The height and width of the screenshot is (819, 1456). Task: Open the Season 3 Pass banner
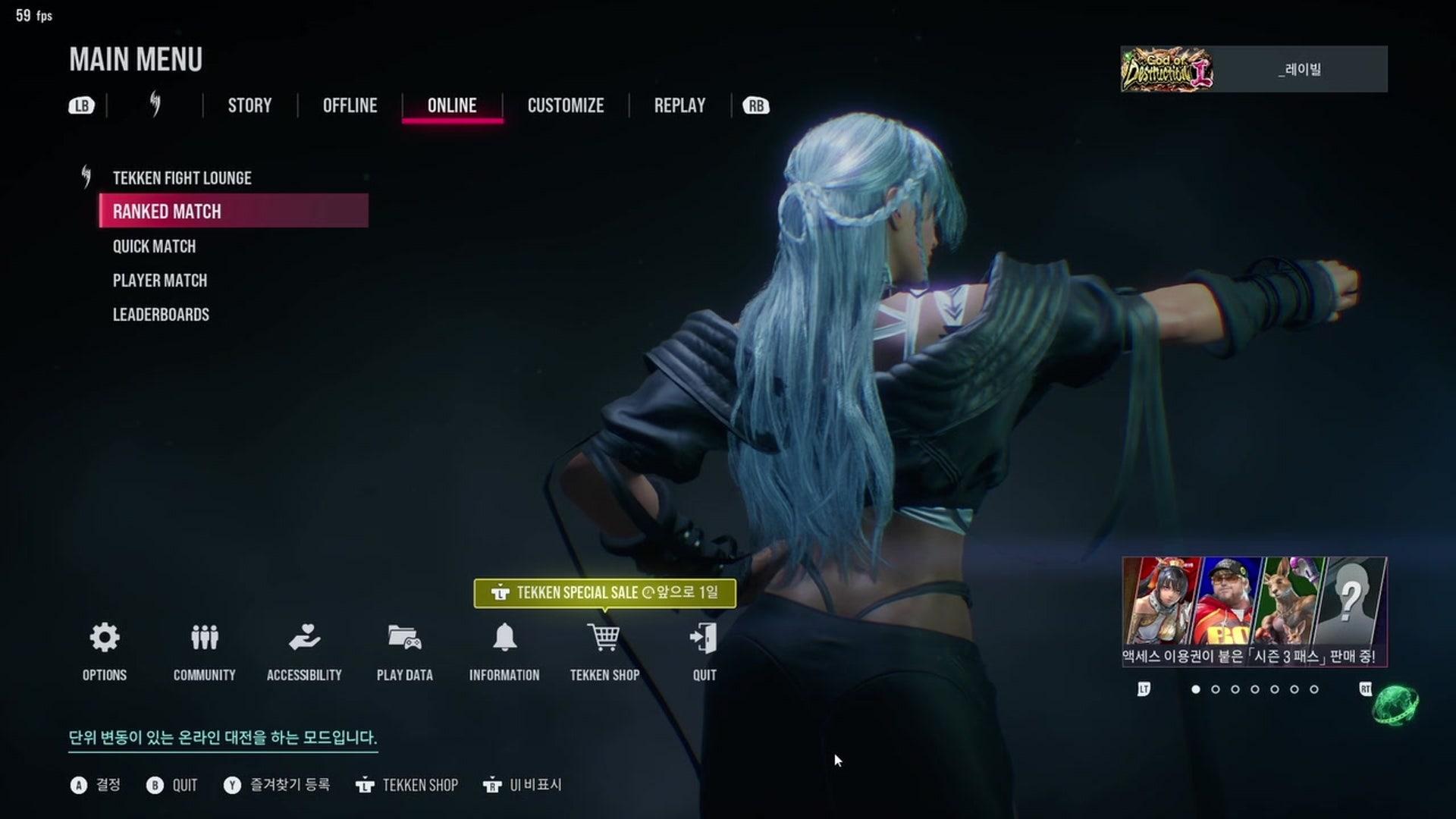tap(1254, 611)
